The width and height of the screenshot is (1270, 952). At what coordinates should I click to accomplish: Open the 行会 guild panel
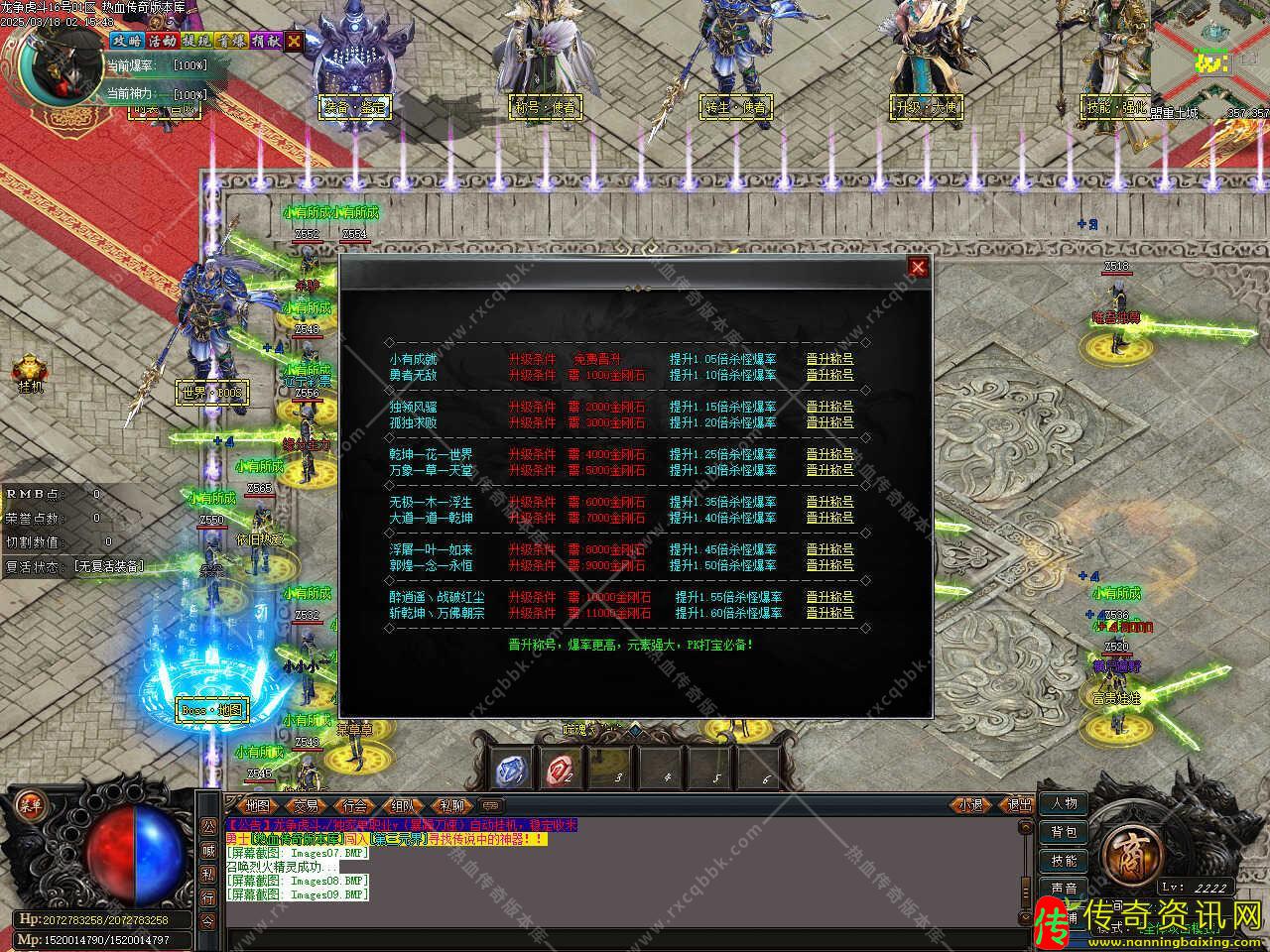pyautogui.click(x=354, y=805)
